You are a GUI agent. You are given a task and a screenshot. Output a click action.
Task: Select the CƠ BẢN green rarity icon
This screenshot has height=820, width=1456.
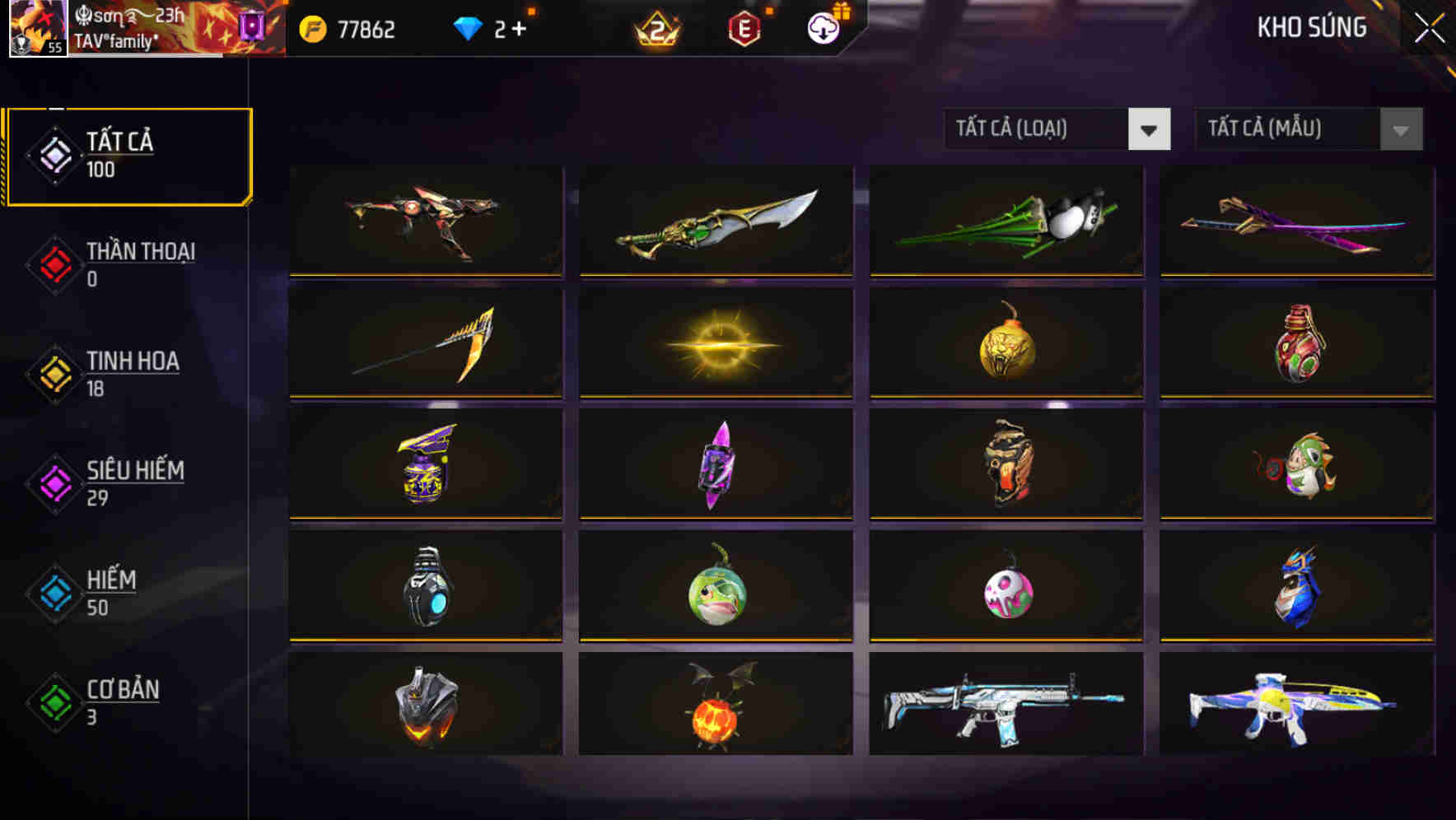53,702
